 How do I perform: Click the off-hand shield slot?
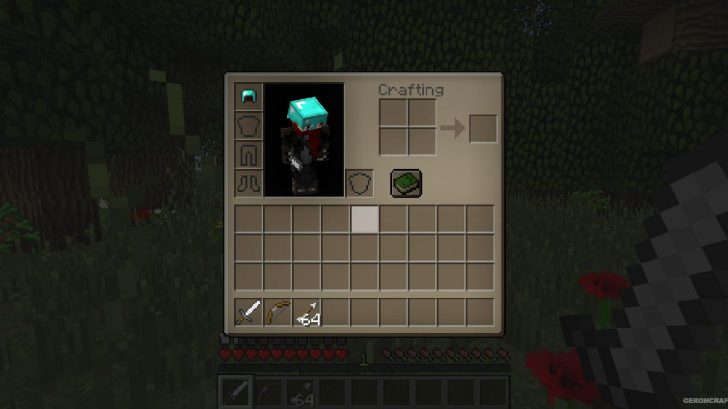coord(358,183)
